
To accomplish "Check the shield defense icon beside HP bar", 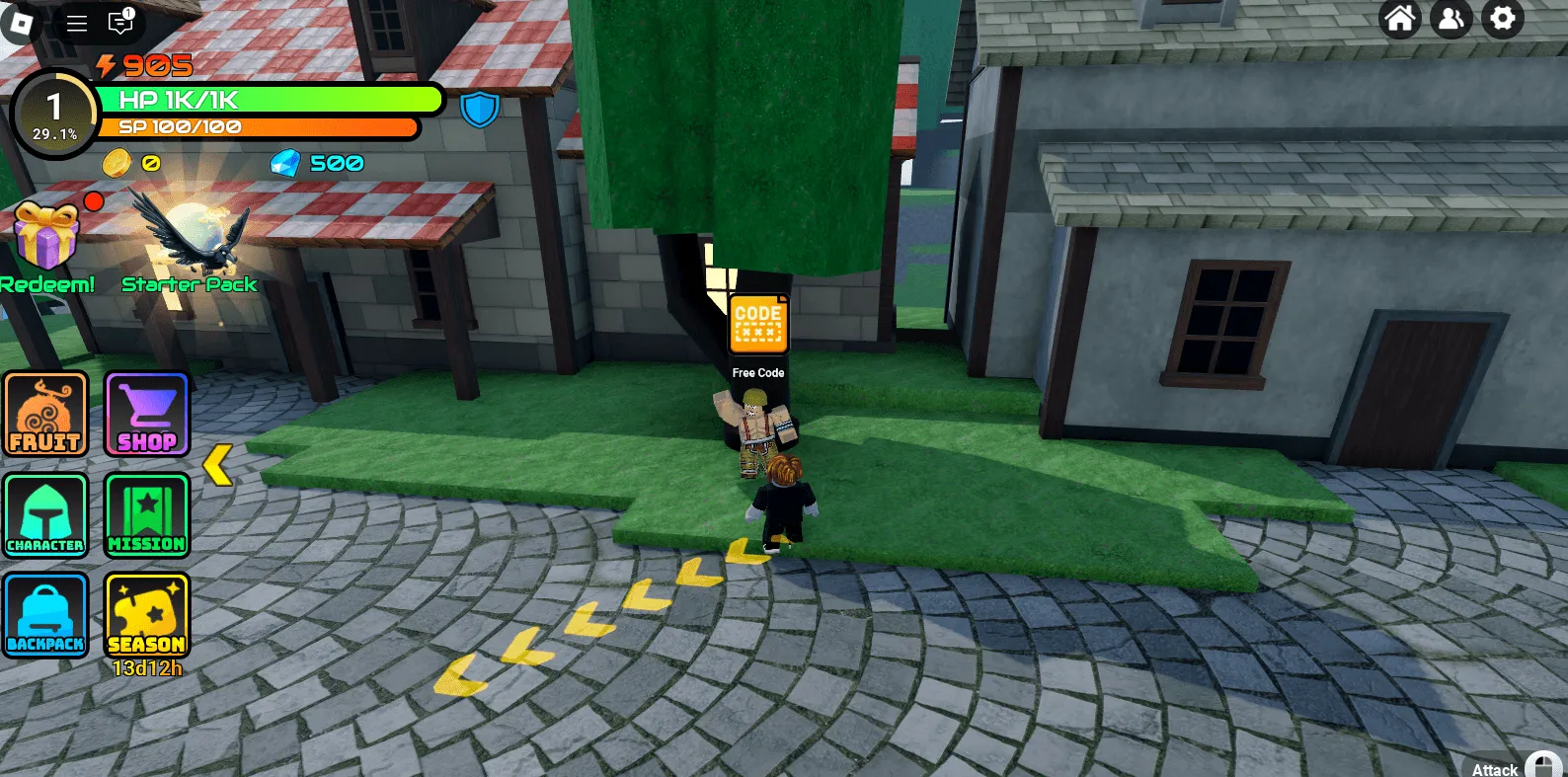I will pyautogui.click(x=480, y=110).
